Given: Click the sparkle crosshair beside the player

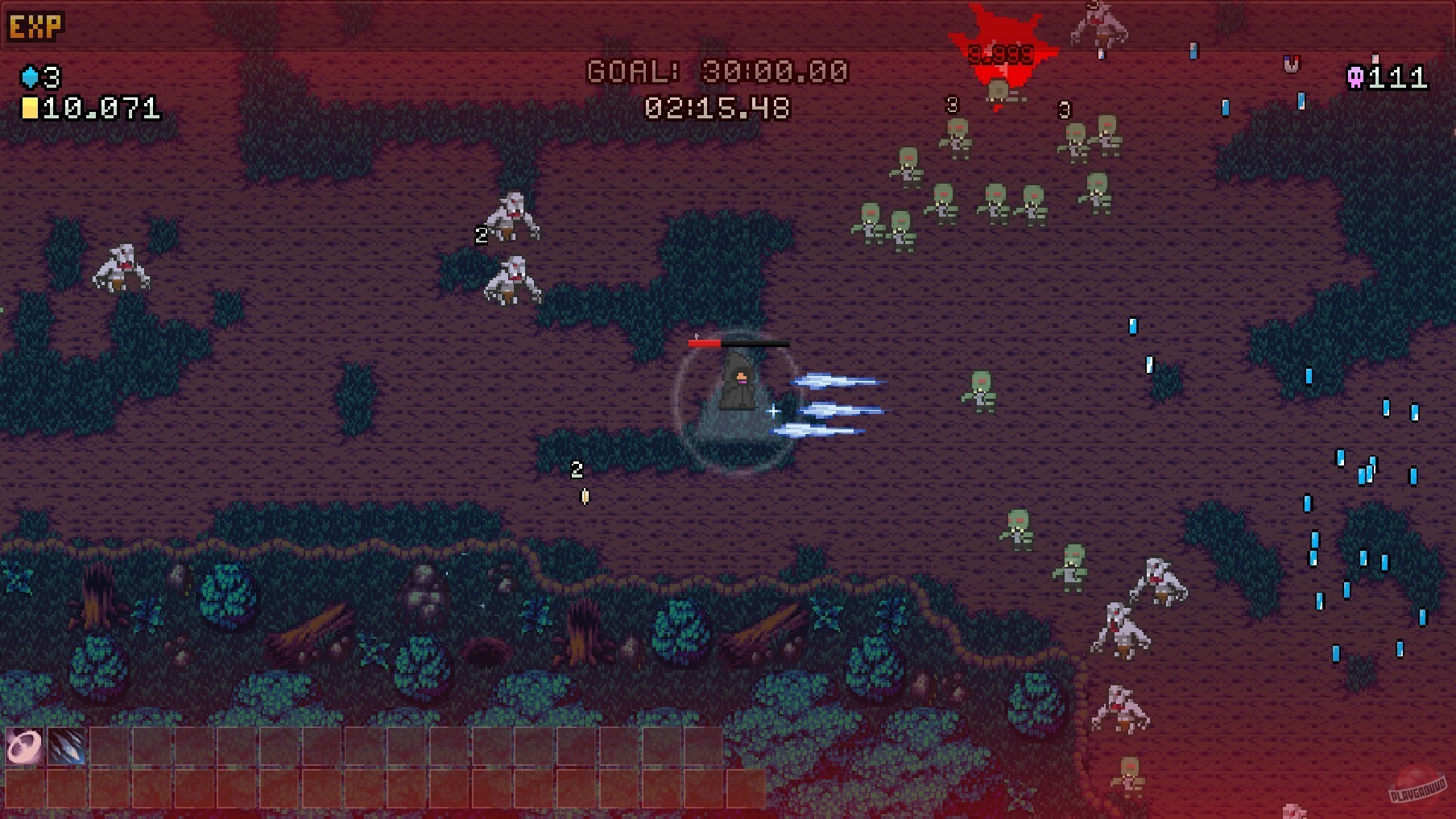Looking at the screenshot, I should point(775,412).
